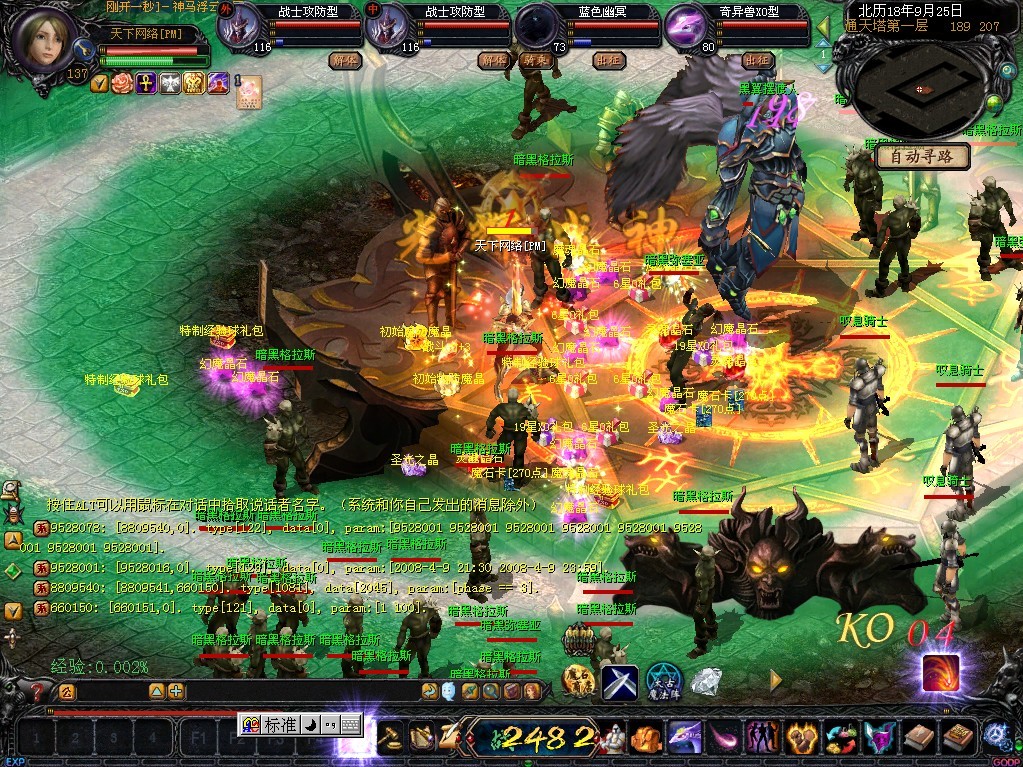Open the numbered card item below portrait

click(x=247, y=90)
